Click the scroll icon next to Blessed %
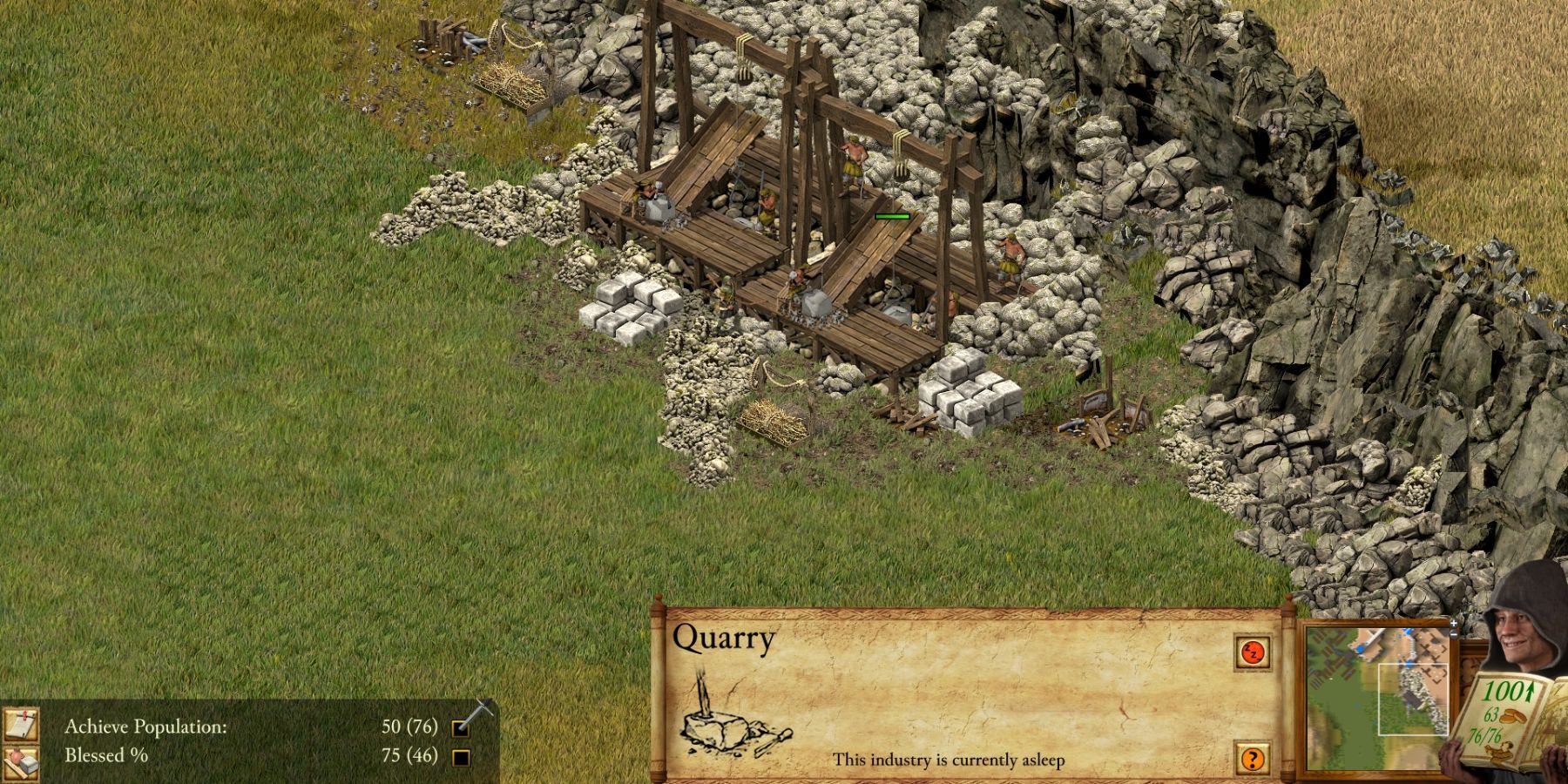 coord(20,760)
